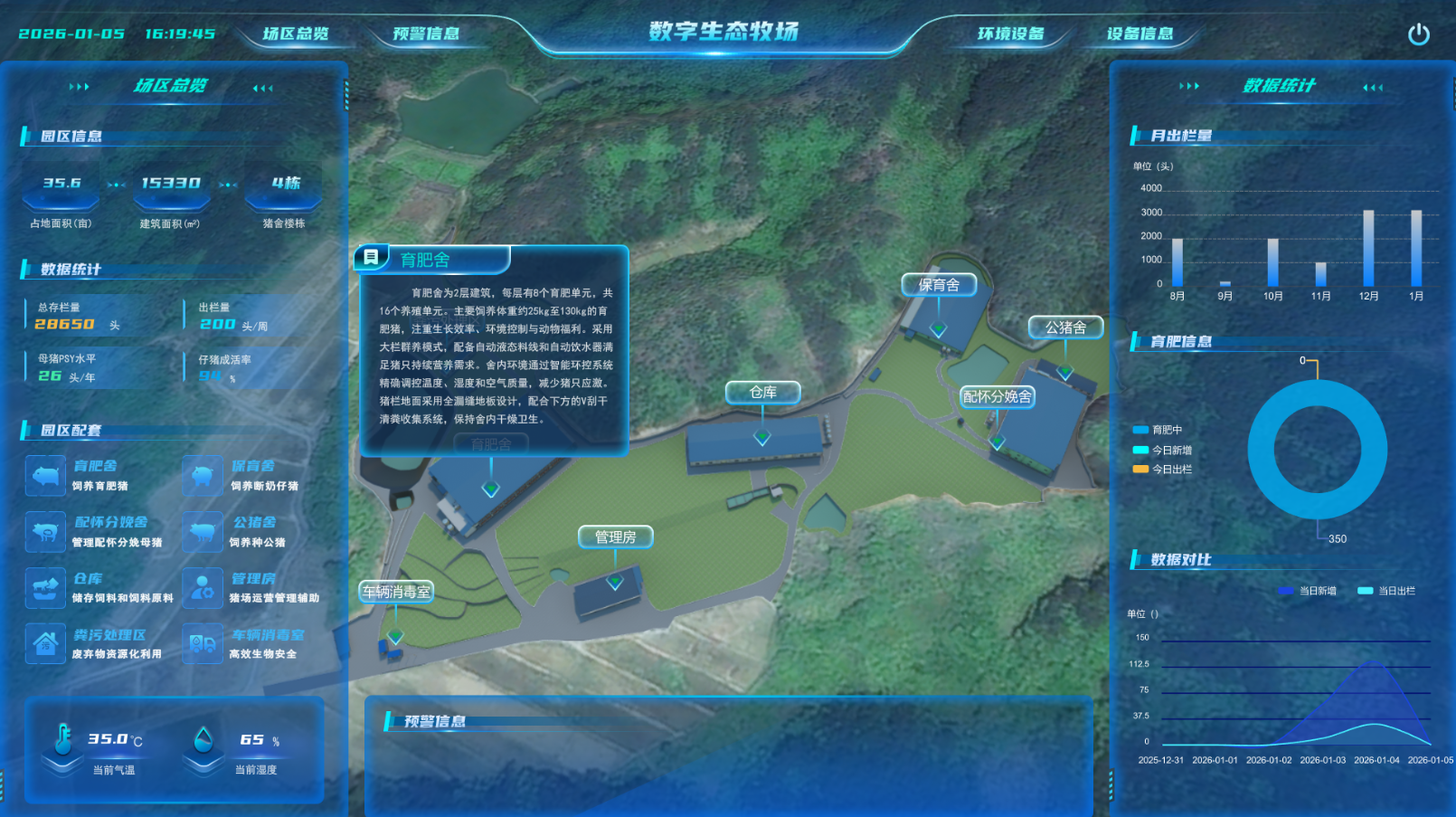Toggle the 当日新增 chart legend entry
Image resolution: width=1456 pixels, height=817 pixels.
1308,591
